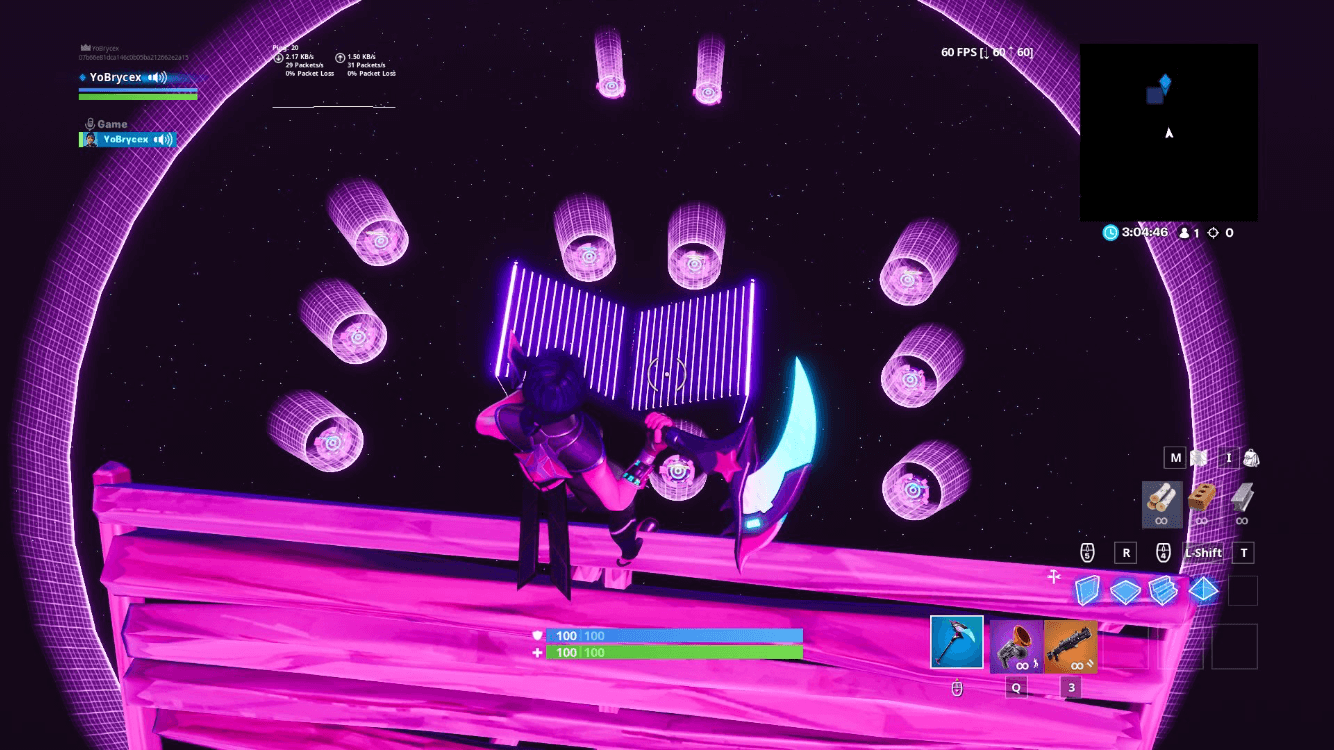Select the wall build piece icon

coord(1087,591)
